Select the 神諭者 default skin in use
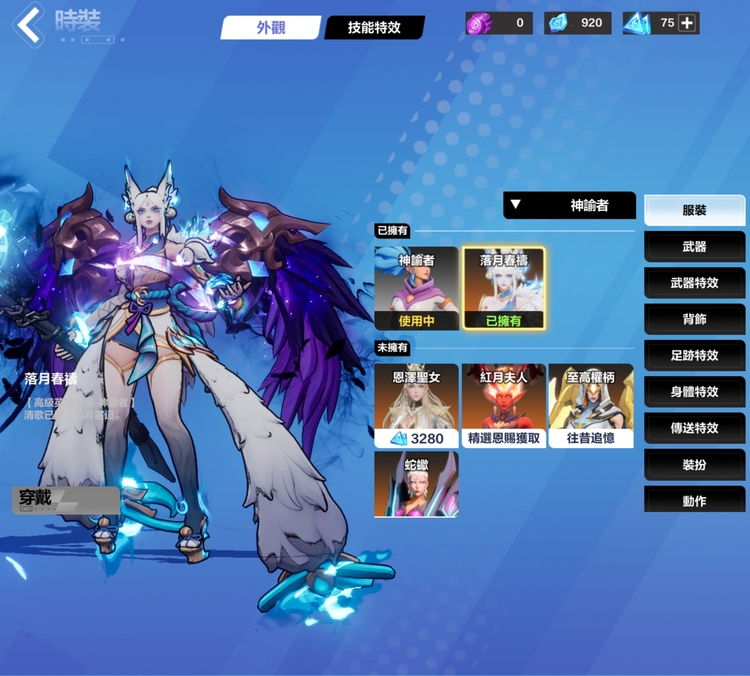The image size is (750, 676). point(416,288)
